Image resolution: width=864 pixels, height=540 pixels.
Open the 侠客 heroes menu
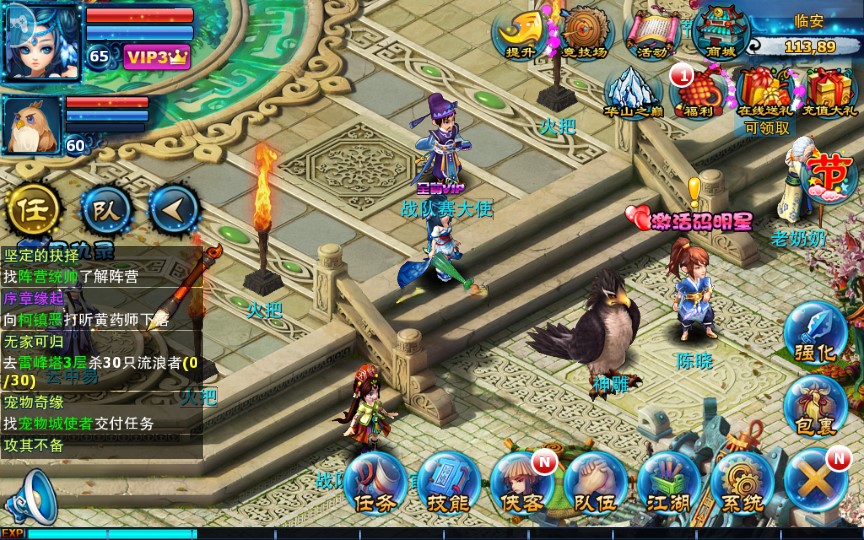tap(521, 482)
